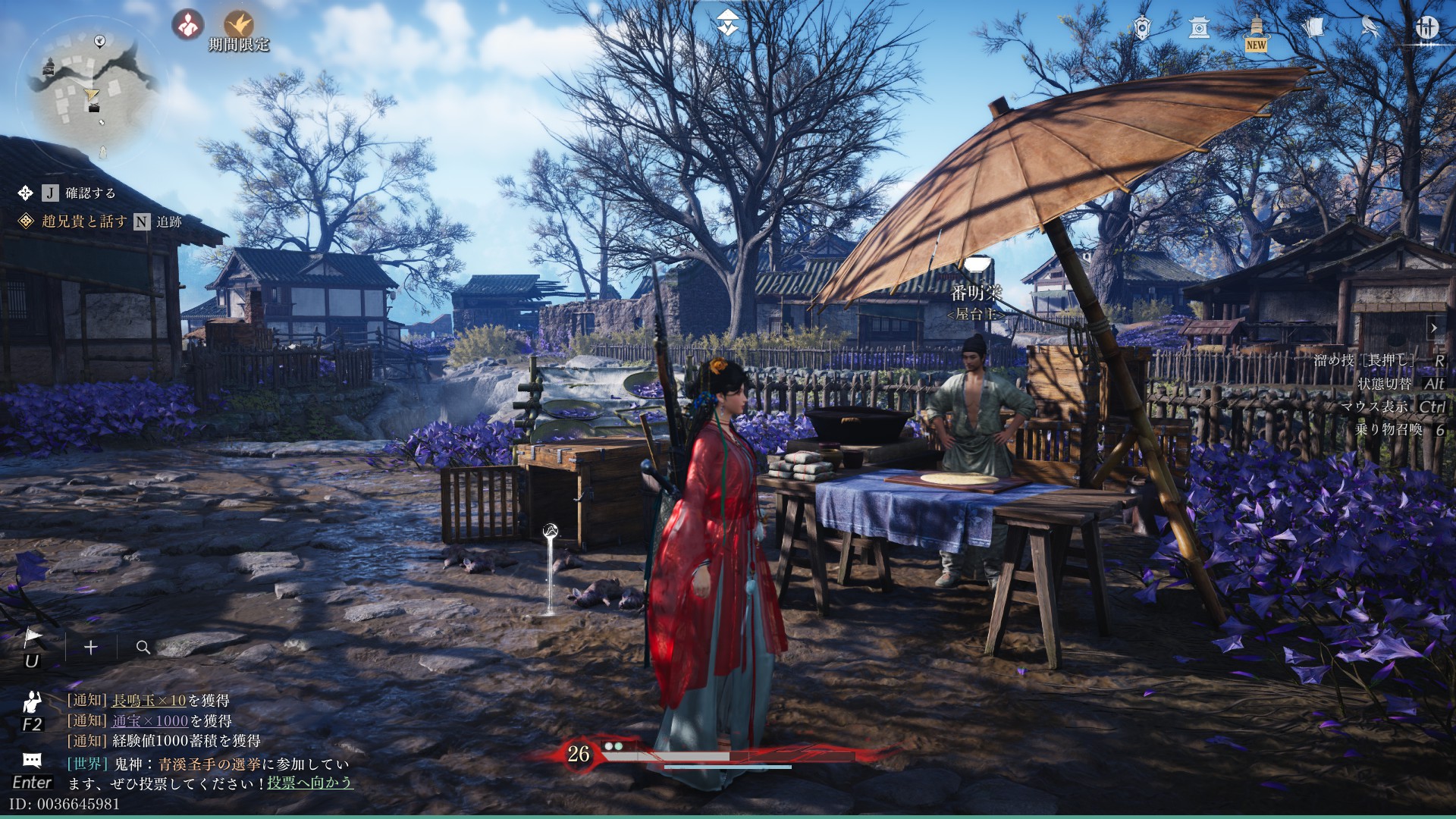The width and height of the screenshot is (1456, 819).
Task: Select the 趙兄貴と話す quest tracker entry
Action: pyautogui.click(x=84, y=221)
